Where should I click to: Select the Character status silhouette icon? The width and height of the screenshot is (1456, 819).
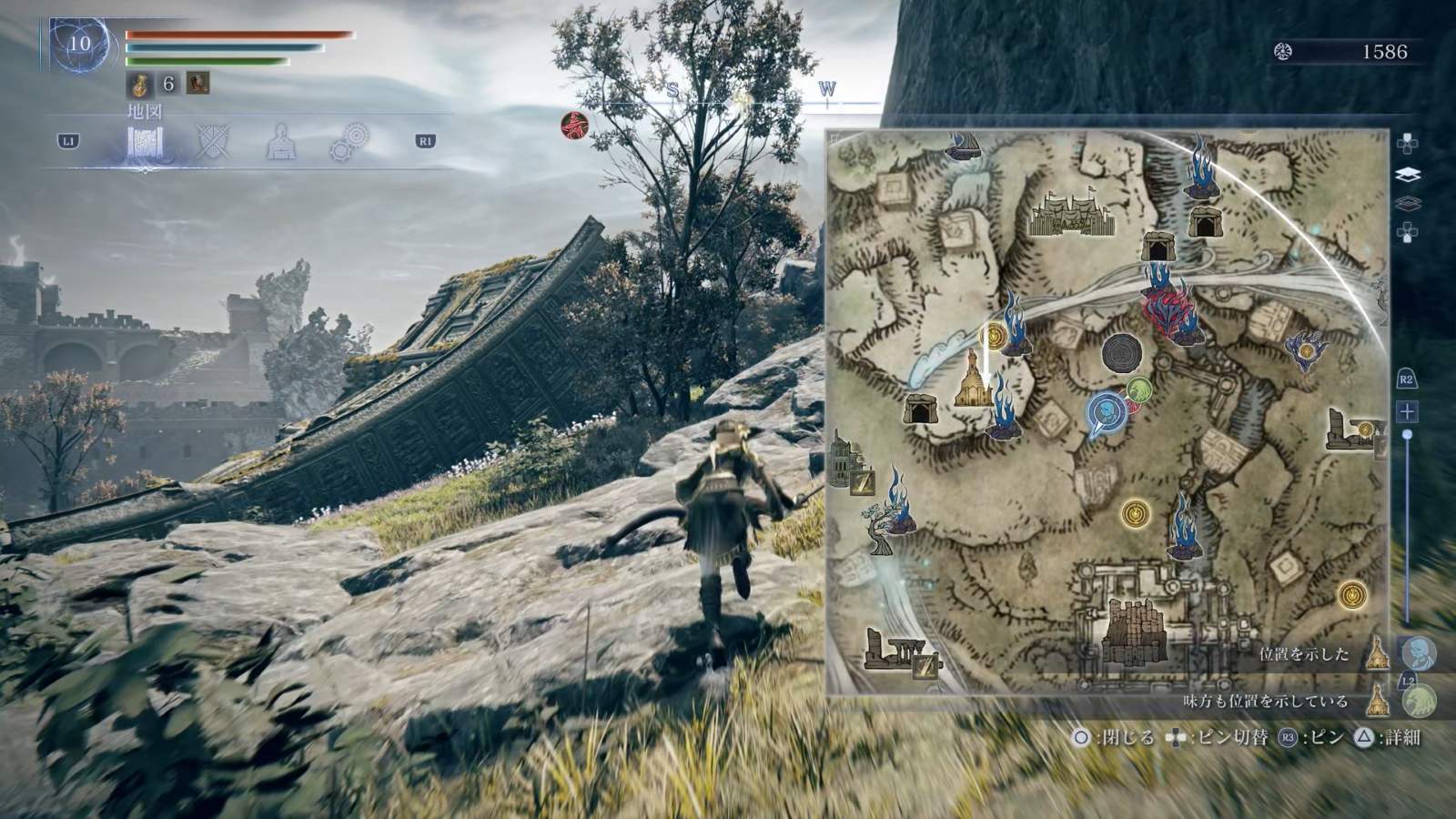(282, 140)
